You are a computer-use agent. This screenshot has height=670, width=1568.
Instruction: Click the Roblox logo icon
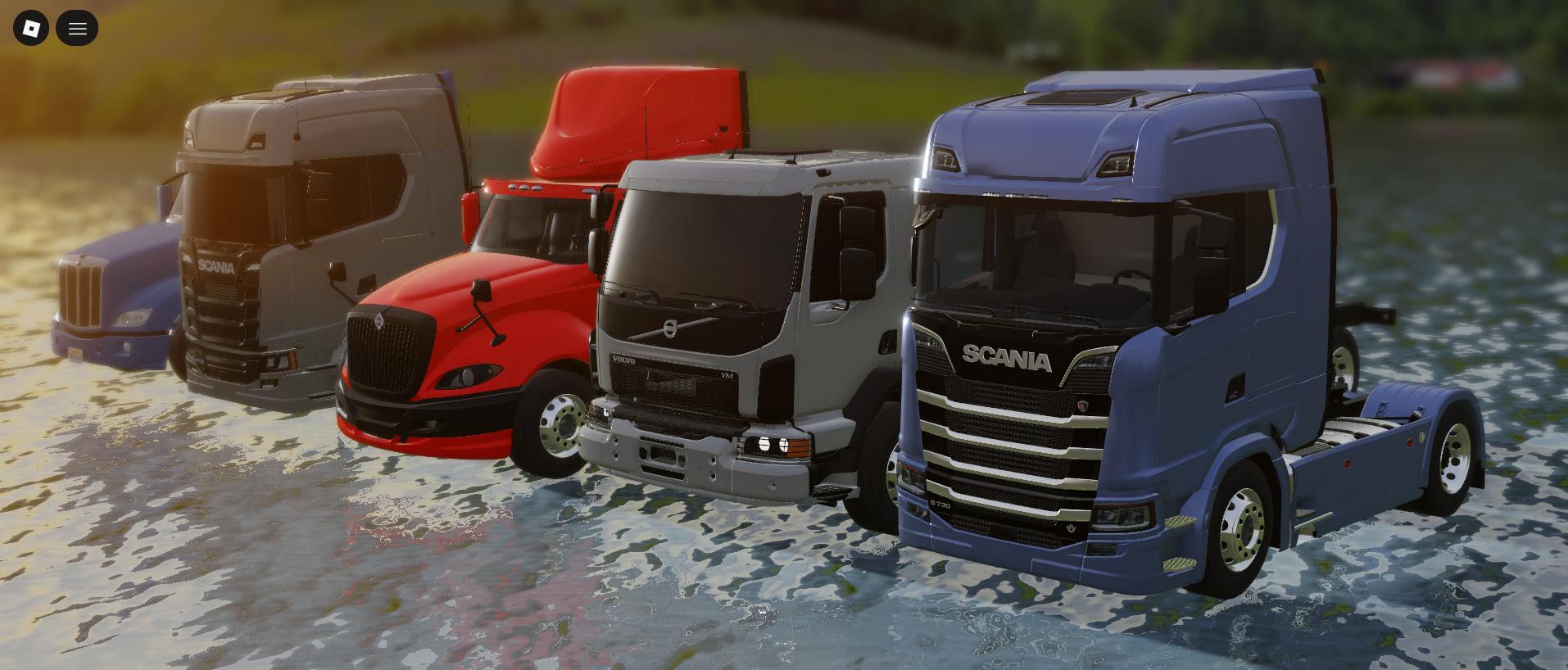(x=30, y=27)
